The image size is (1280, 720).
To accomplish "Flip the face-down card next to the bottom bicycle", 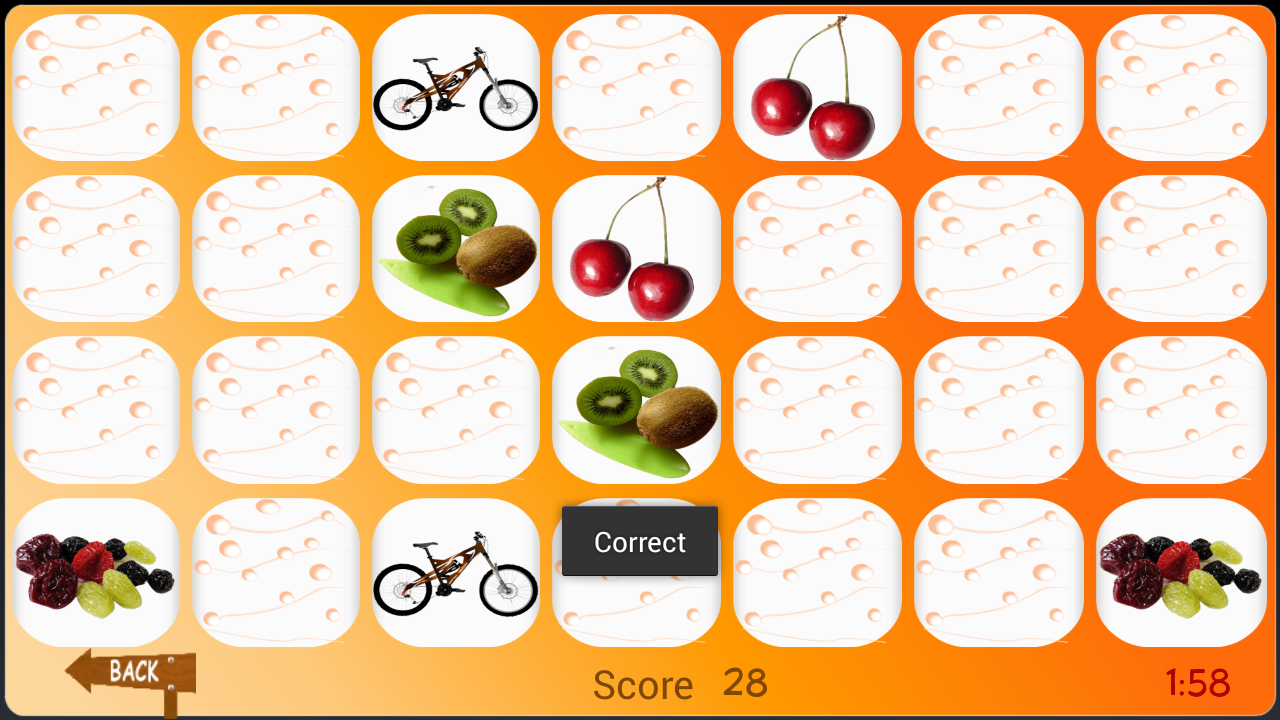I will [276, 570].
